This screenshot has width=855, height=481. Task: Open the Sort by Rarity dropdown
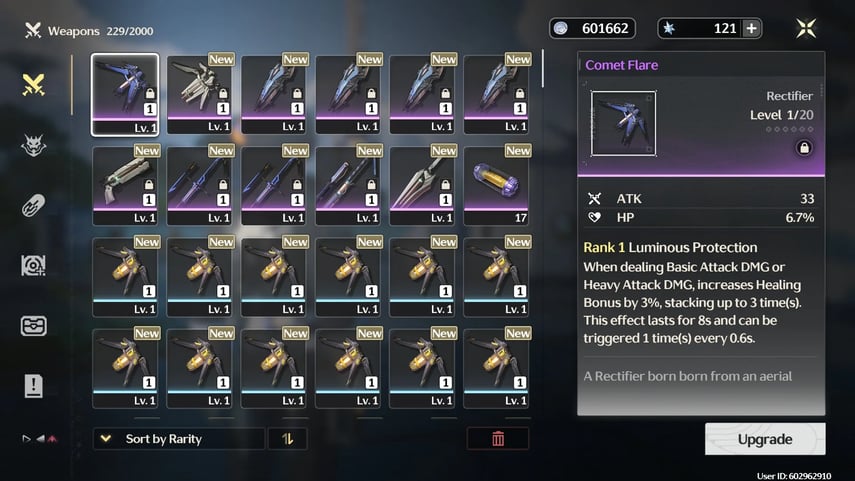click(179, 439)
